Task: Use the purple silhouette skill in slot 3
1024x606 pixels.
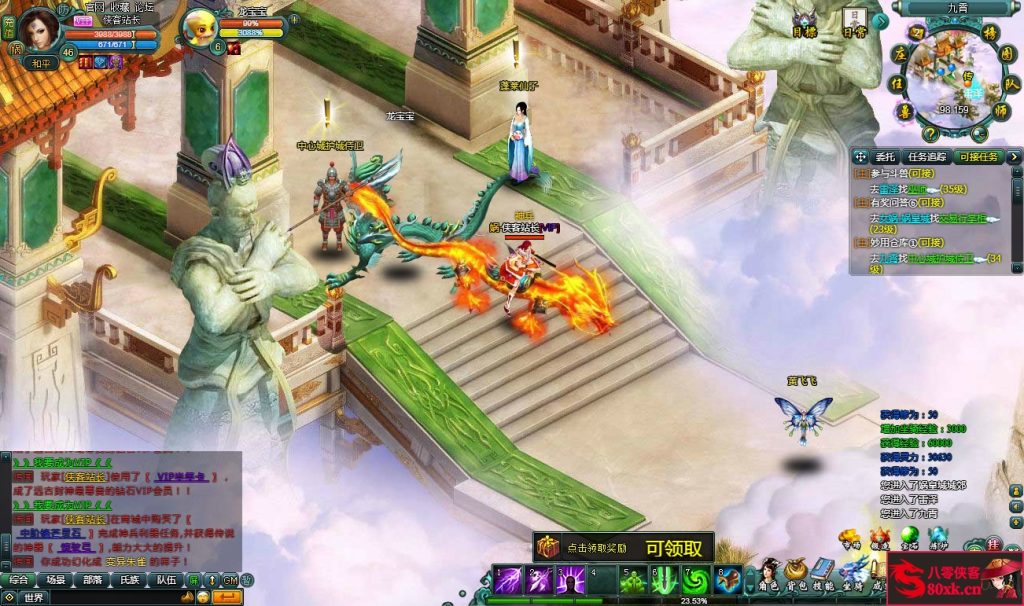Action: (x=571, y=579)
